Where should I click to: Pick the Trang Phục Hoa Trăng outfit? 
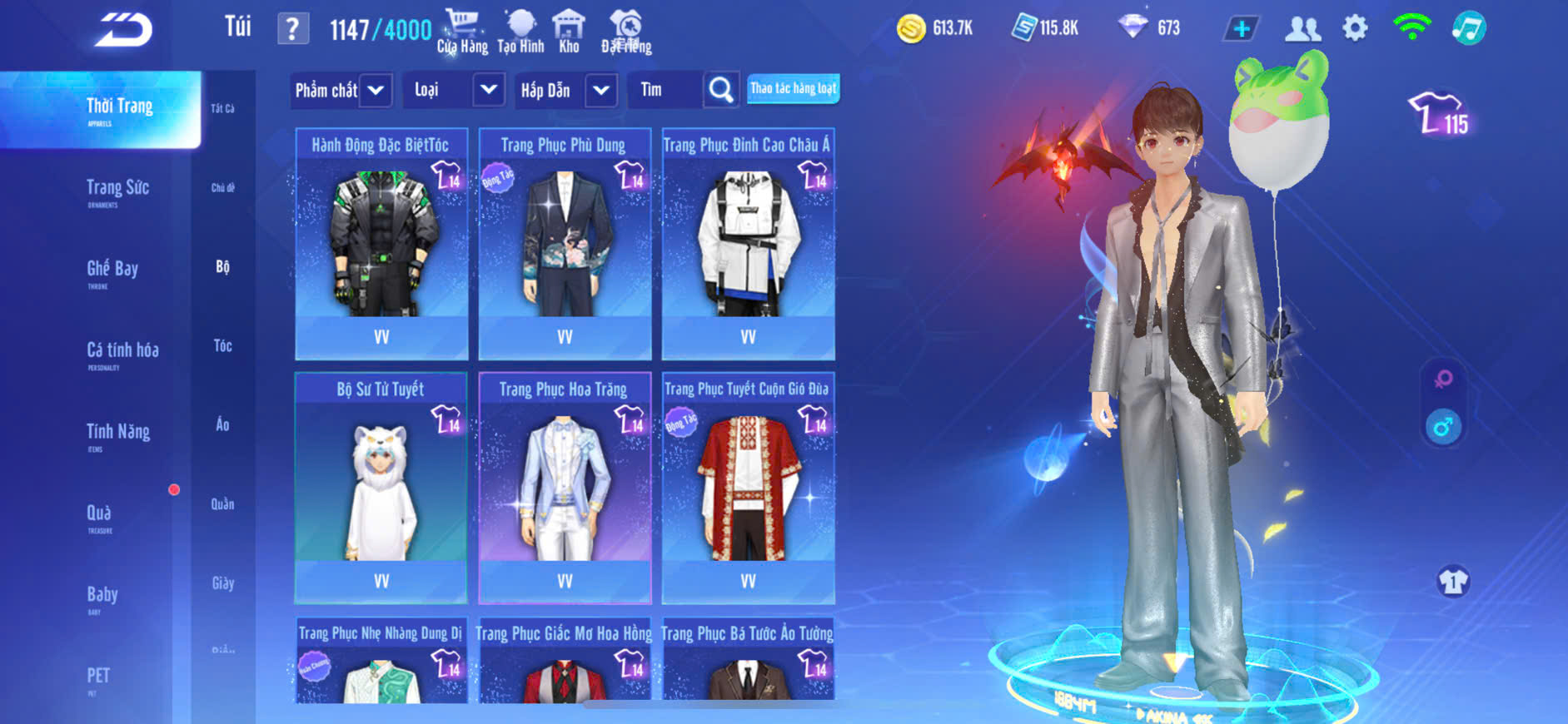(565, 488)
